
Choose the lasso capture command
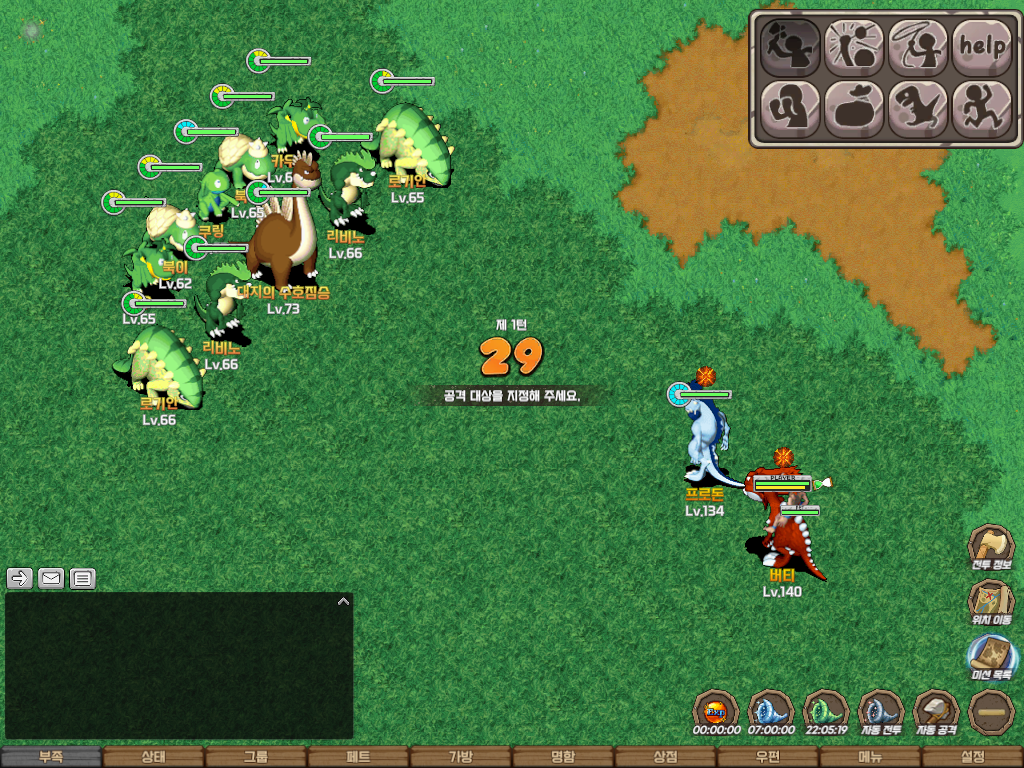click(918, 46)
